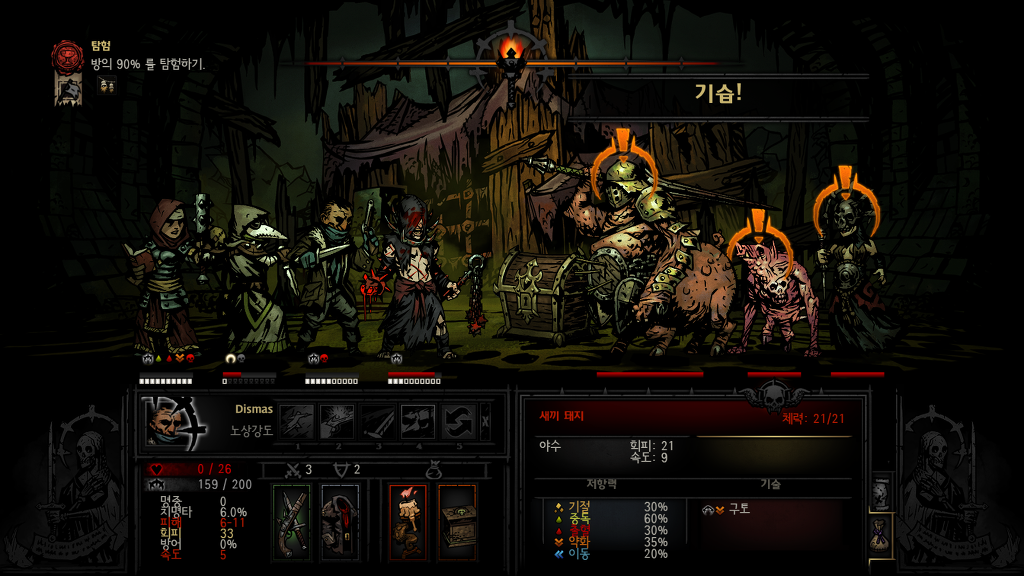1024x576 pixels.
Task: Activate the fourth skill with a face
Action: click(x=417, y=421)
